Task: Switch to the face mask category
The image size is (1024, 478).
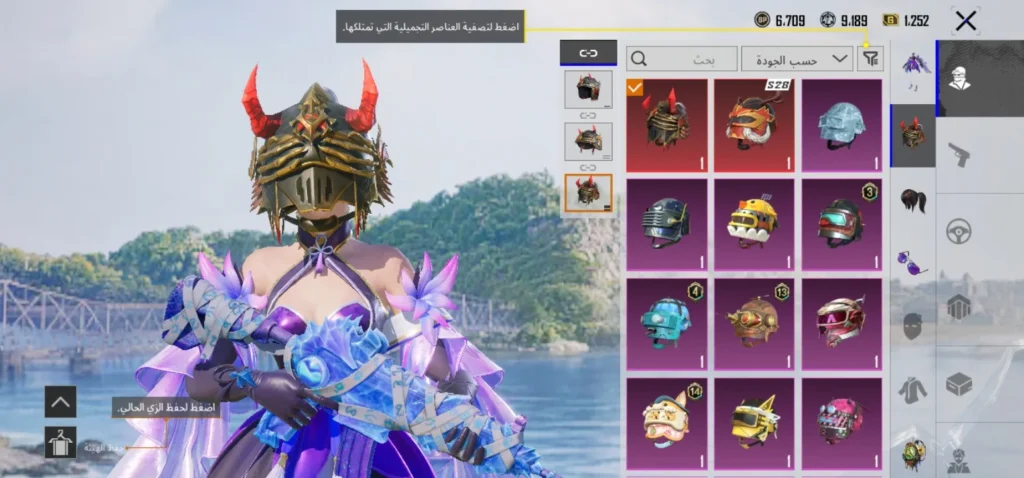Action: [912, 326]
